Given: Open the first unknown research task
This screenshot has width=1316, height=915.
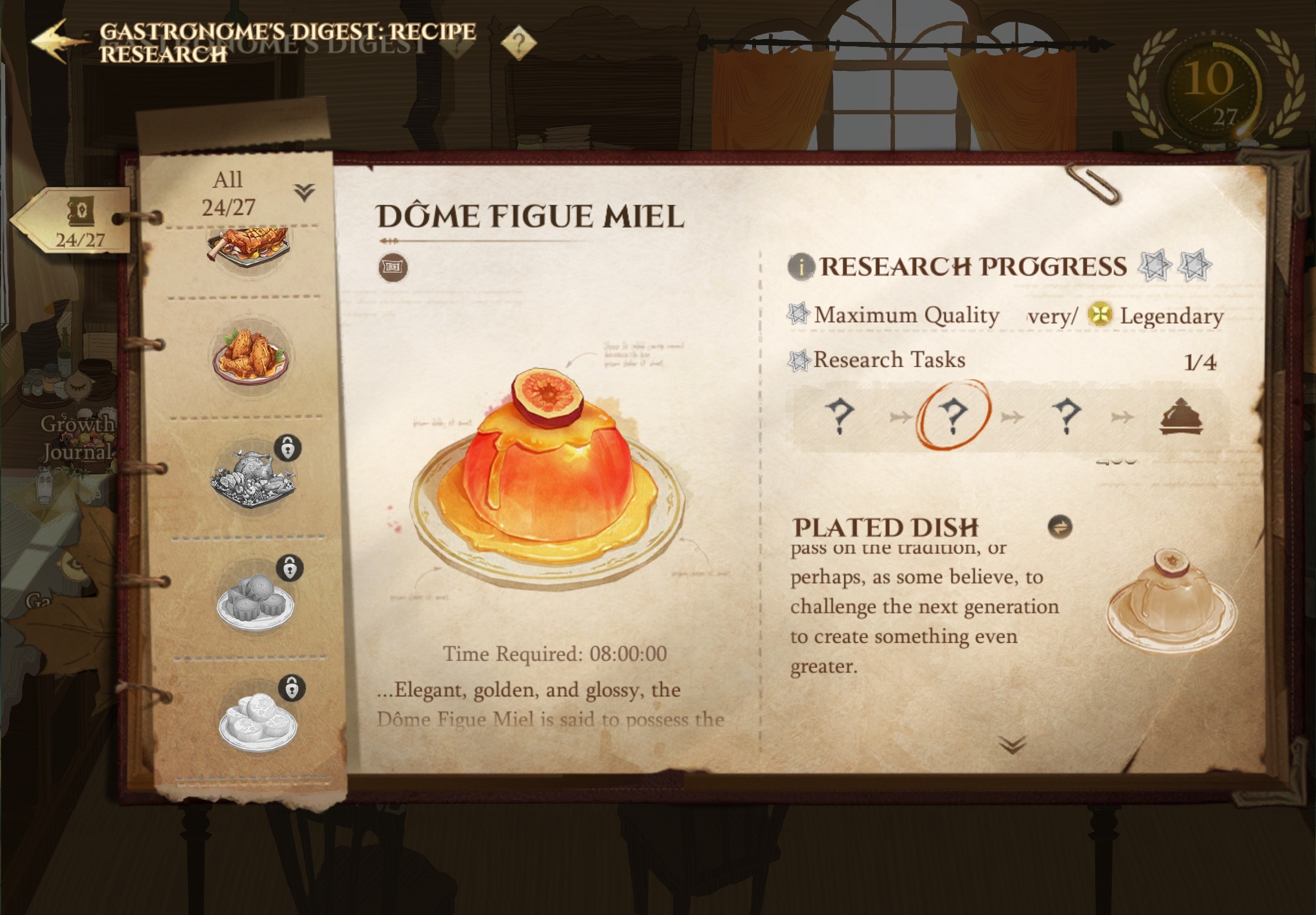Looking at the screenshot, I should tap(839, 415).
